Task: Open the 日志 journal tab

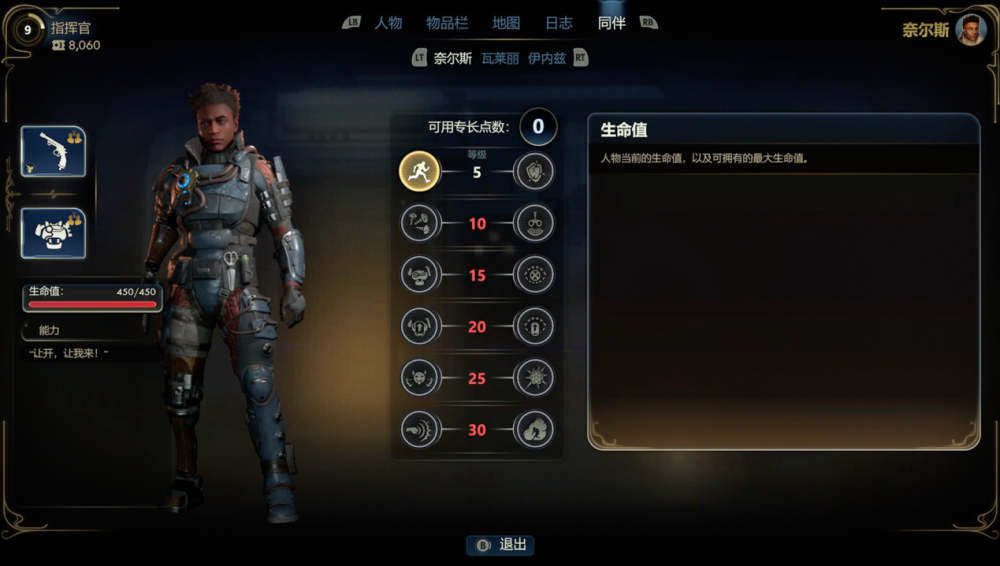Action: click(559, 23)
